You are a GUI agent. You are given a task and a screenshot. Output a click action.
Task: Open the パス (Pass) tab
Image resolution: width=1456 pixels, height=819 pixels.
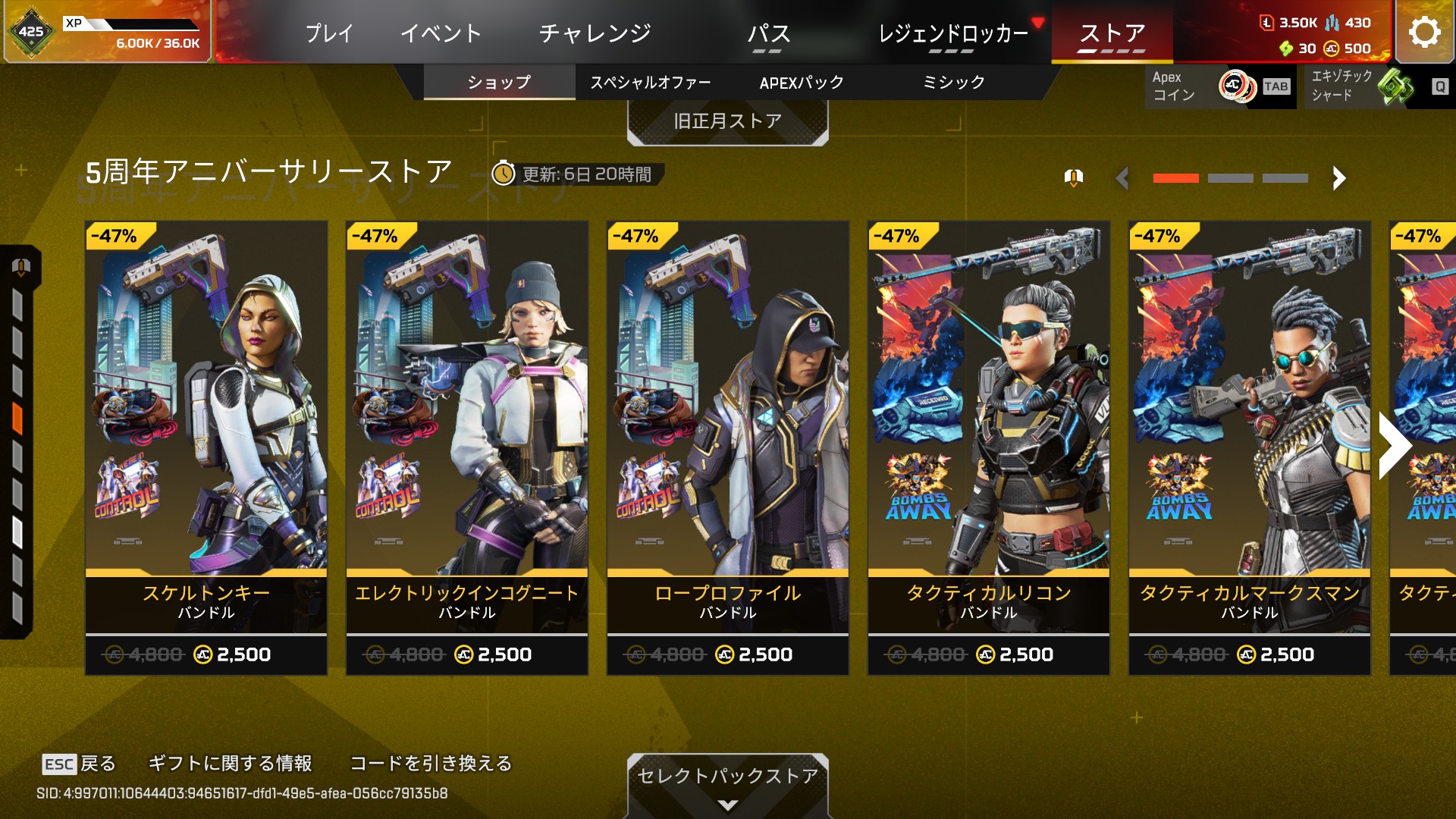(x=768, y=33)
